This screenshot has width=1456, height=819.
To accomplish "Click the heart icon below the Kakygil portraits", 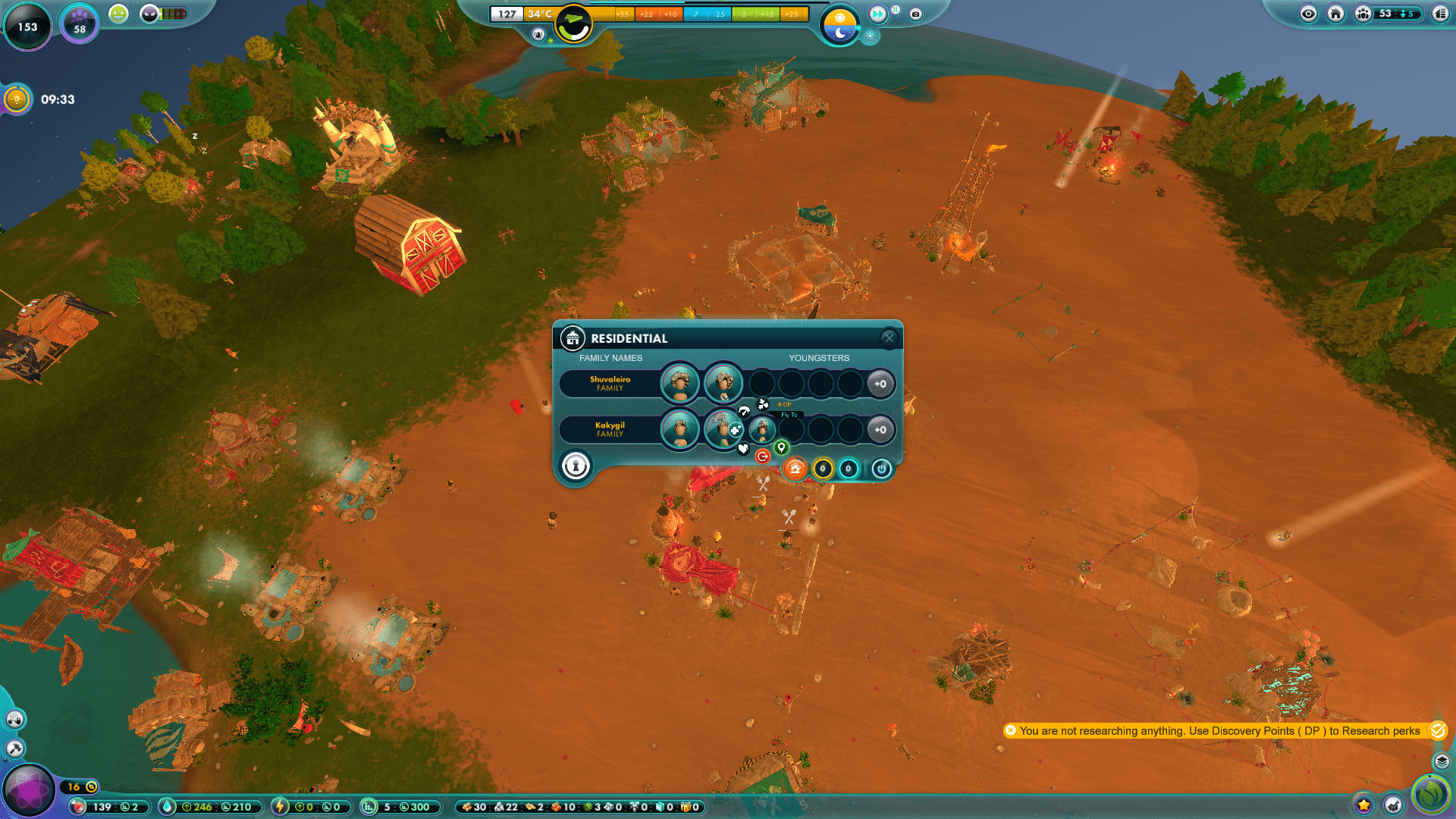I will [x=743, y=449].
